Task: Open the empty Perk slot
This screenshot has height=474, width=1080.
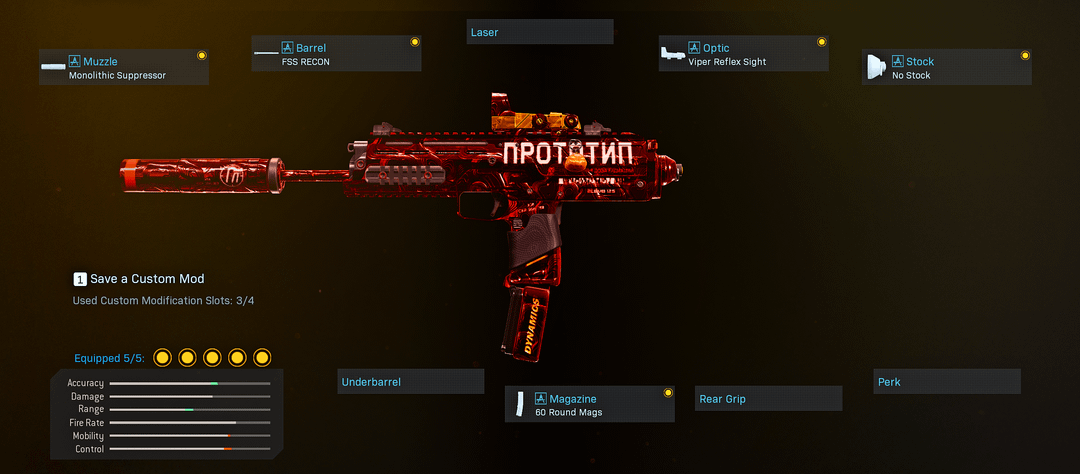Action: click(947, 382)
